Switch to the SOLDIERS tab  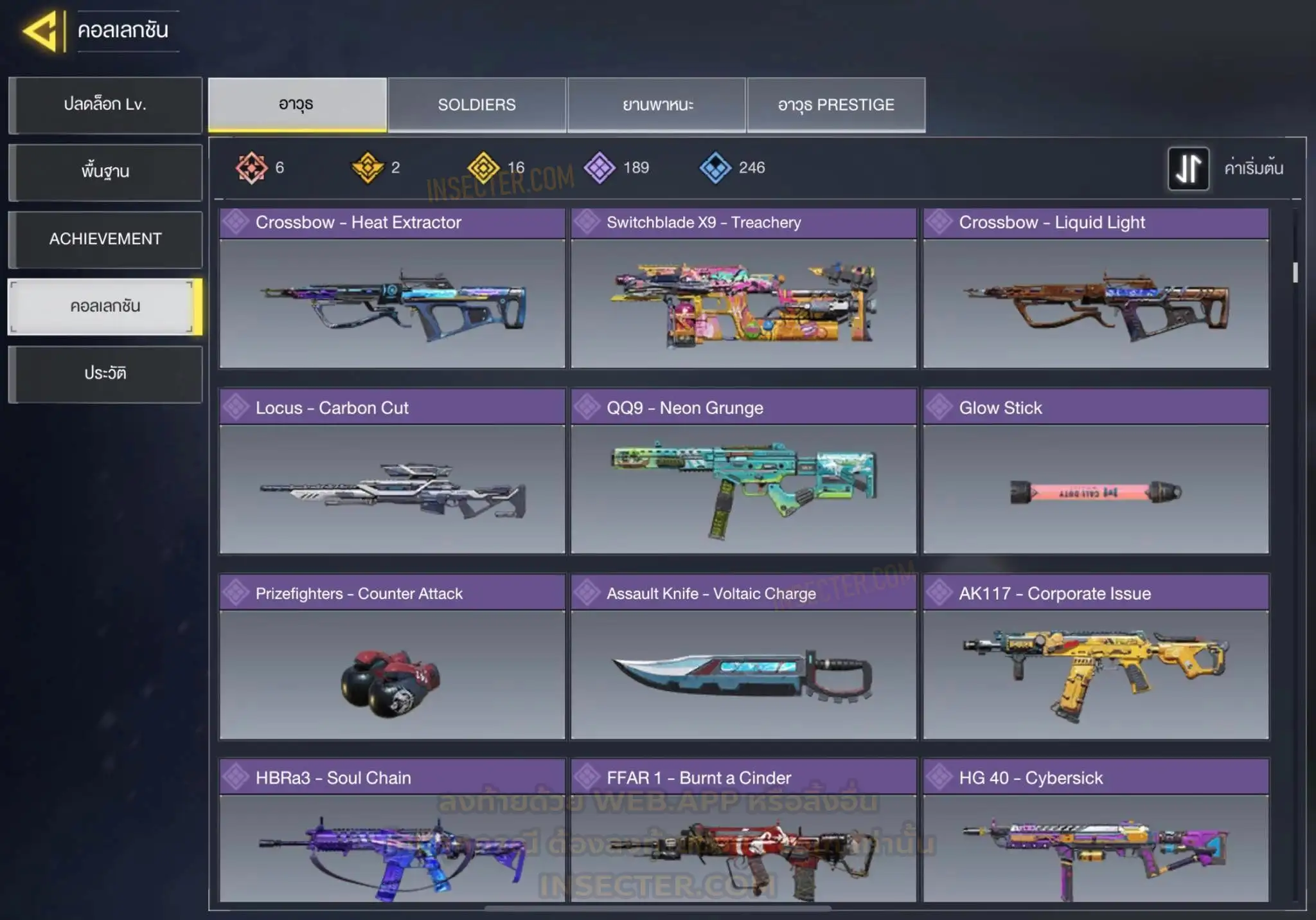tap(477, 105)
